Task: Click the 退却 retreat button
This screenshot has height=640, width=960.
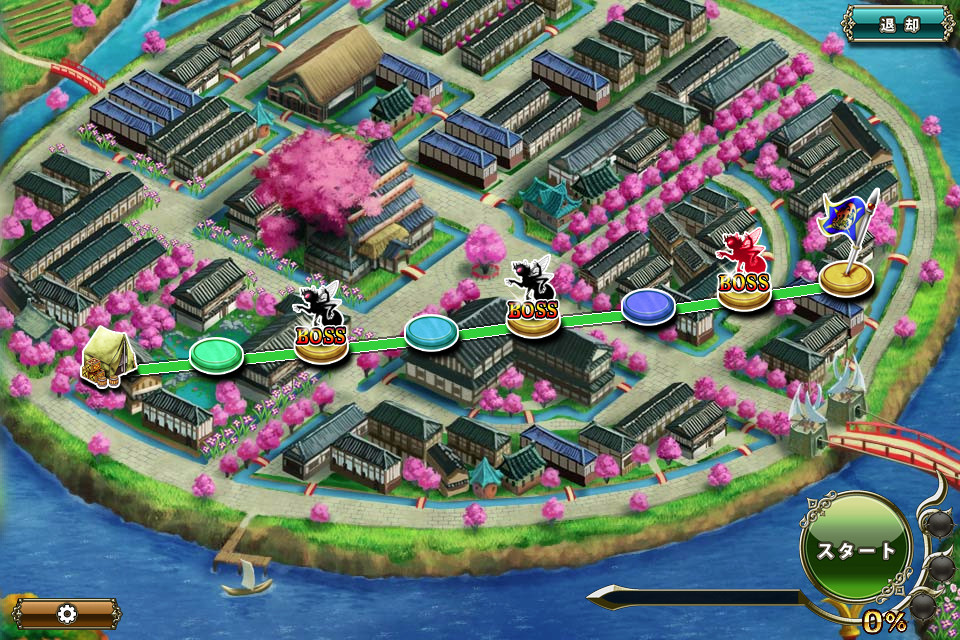Action: [x=898, y=23]
